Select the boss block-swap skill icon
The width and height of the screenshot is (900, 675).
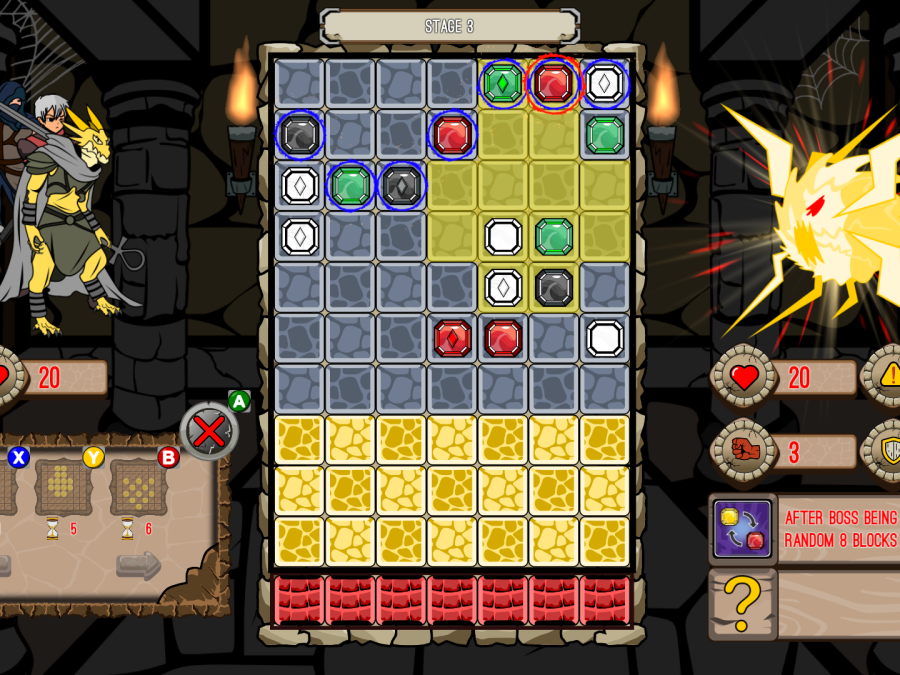[x=742, y=528]
